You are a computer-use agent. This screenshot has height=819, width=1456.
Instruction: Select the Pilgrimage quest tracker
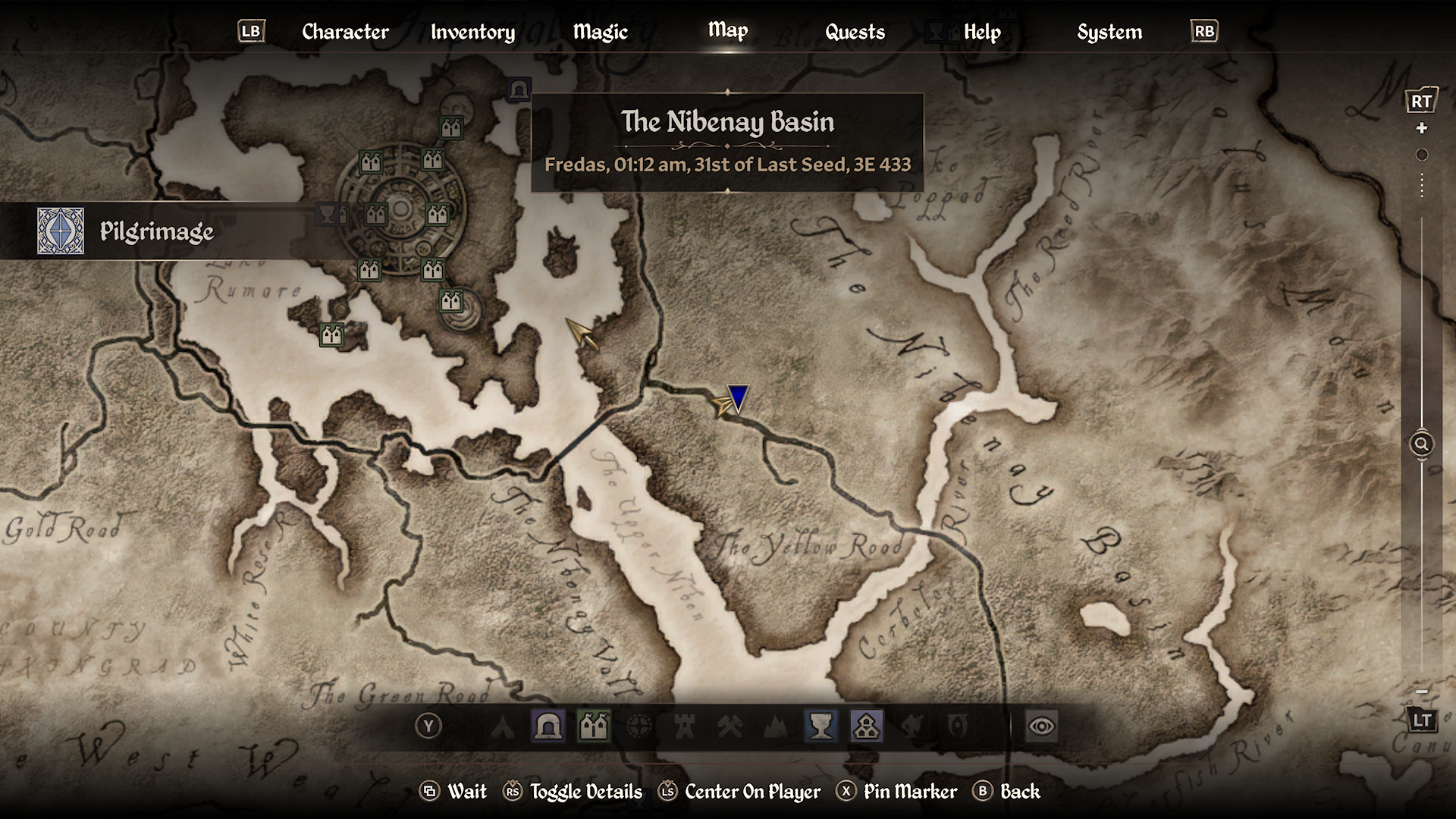click(156, 231)
